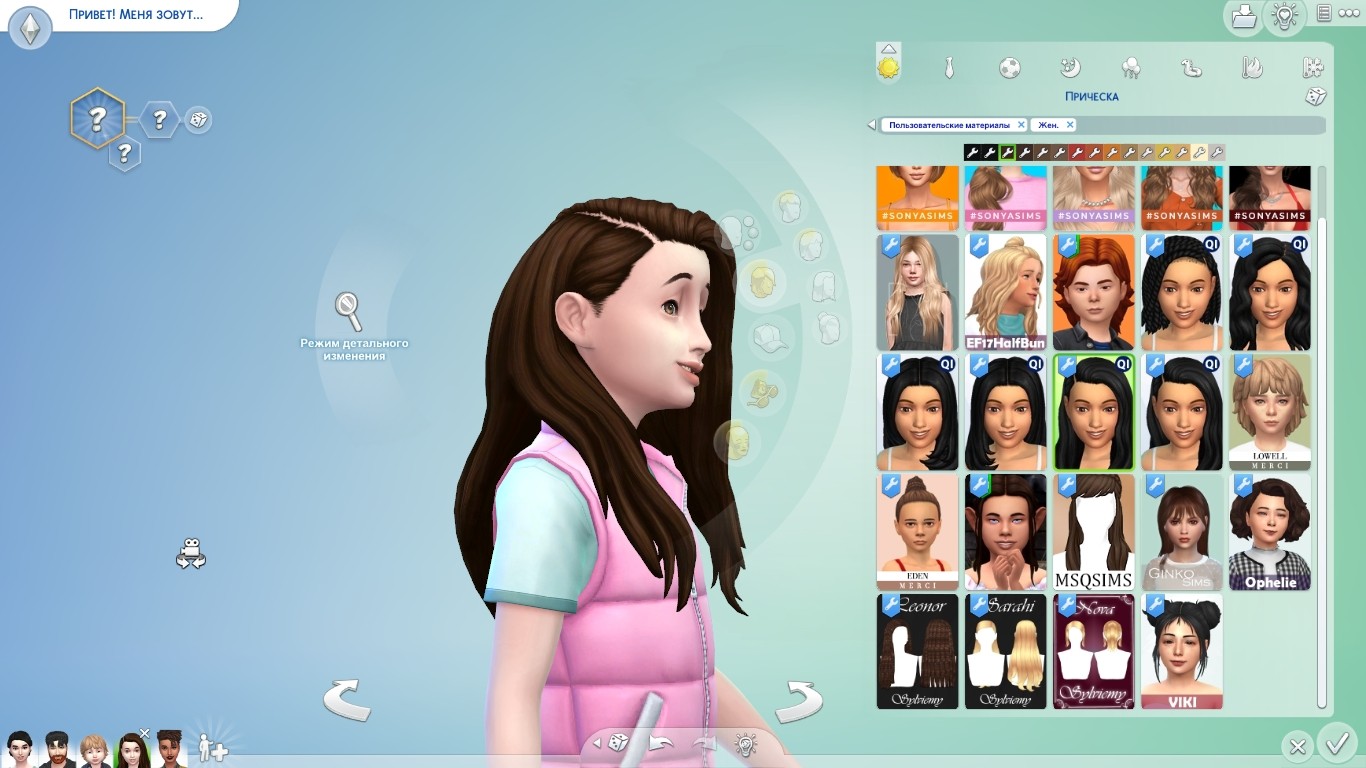Choose the Lowell Merci short hairstyle

[x=1269, y=412]
